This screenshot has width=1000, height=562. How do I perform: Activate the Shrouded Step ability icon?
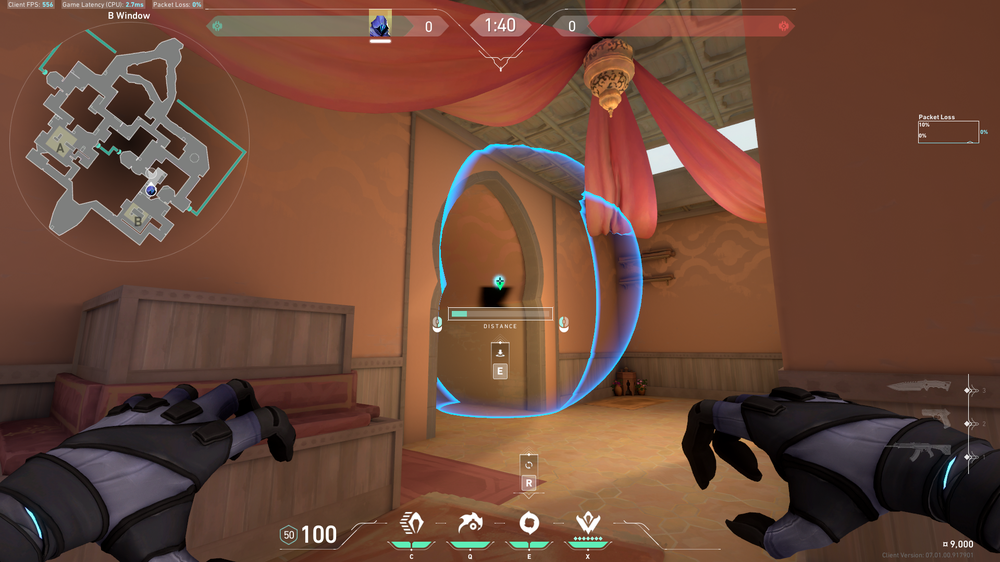point(410,523)
